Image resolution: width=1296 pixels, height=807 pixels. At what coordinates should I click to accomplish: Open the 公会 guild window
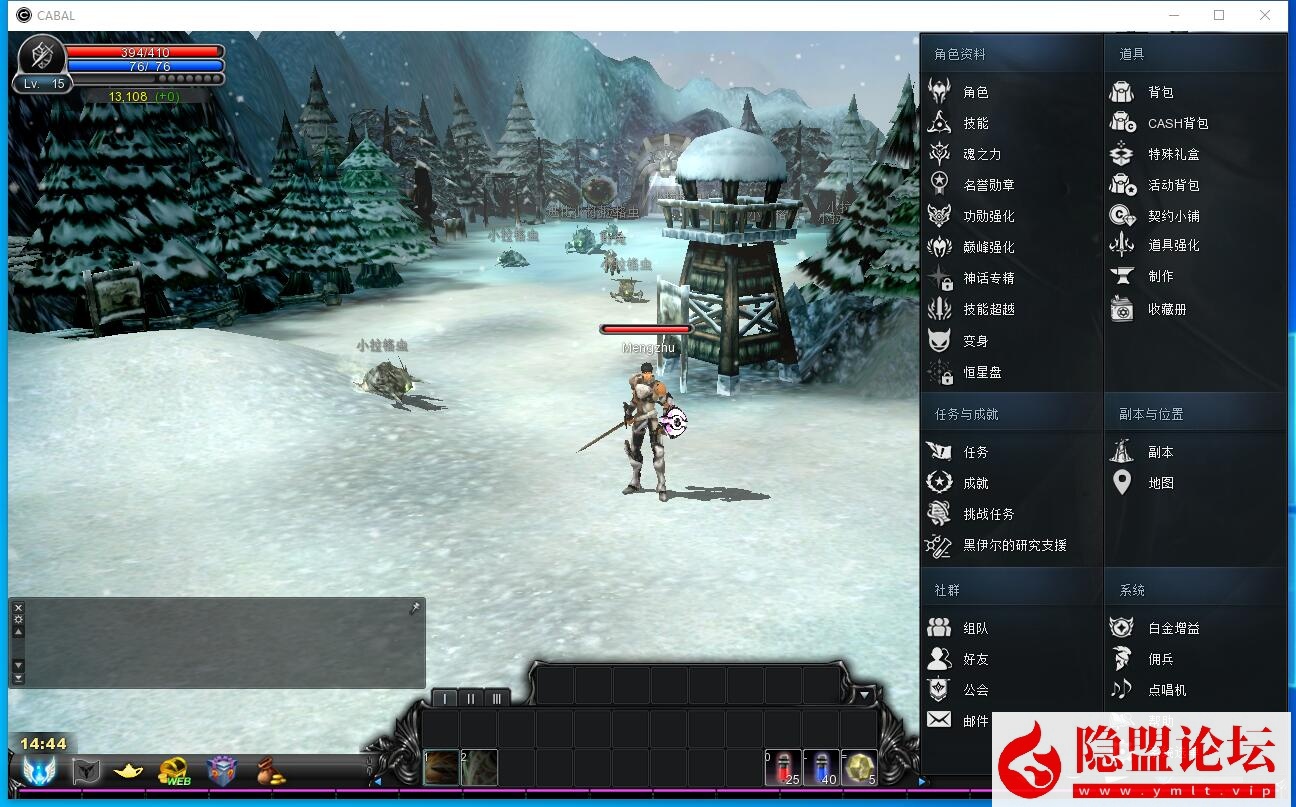(975, 690)
